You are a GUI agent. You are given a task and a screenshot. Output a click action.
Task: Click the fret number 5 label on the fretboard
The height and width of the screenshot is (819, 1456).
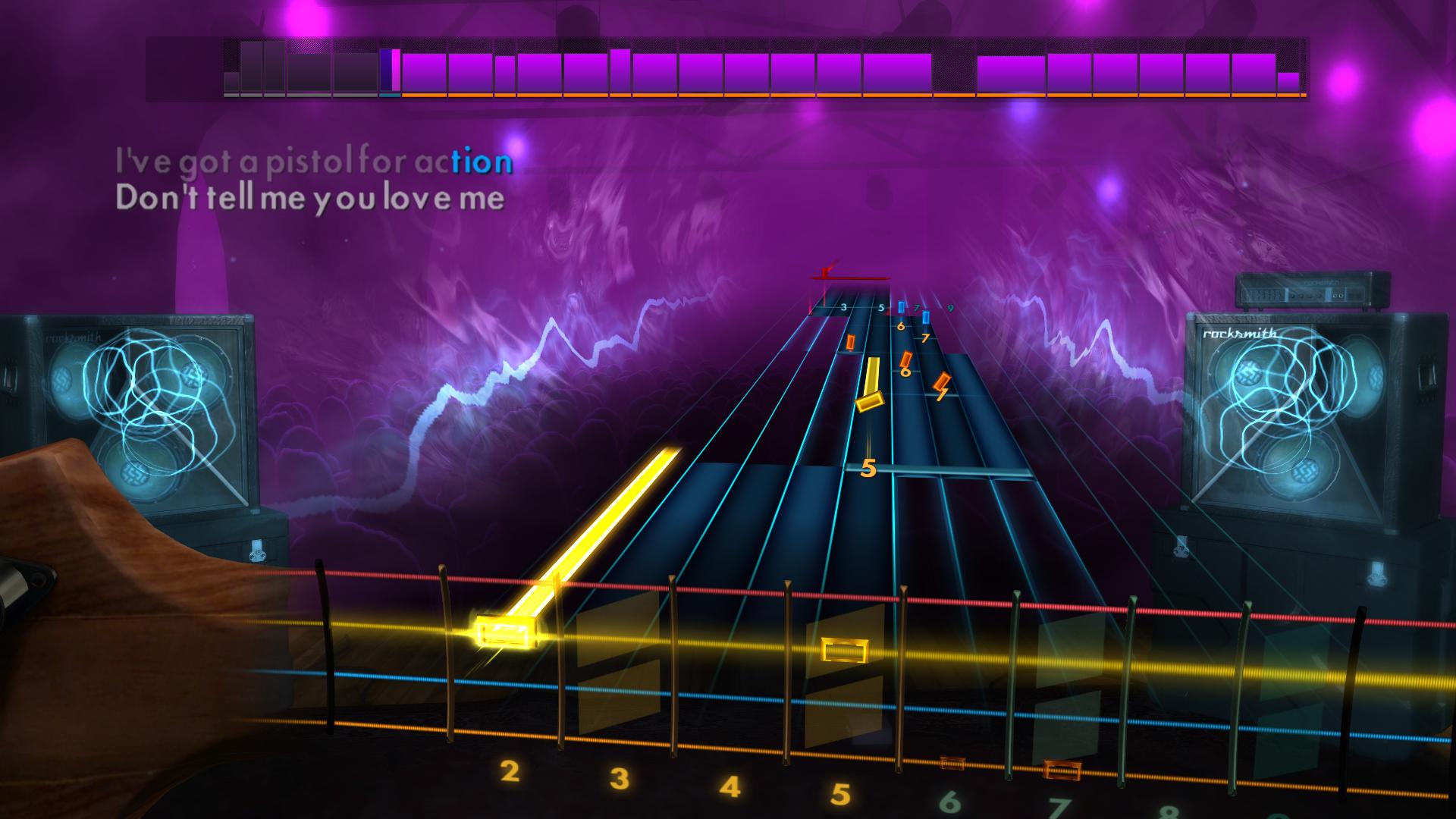pos(840,794)
